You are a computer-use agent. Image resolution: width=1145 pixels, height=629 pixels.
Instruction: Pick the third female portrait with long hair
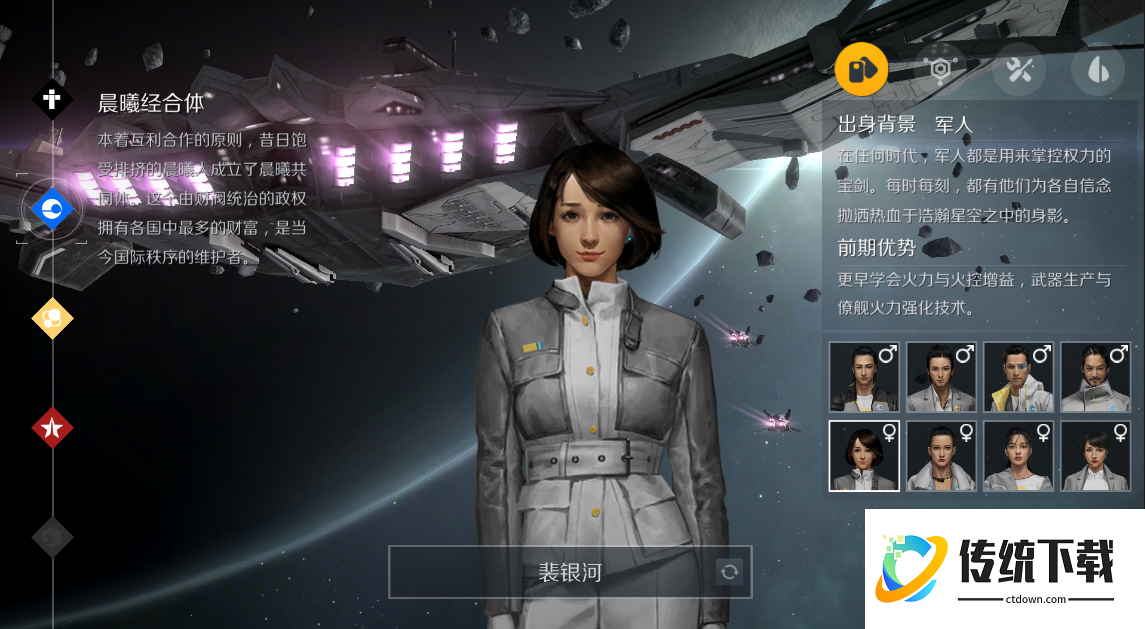click(1018, 456)
